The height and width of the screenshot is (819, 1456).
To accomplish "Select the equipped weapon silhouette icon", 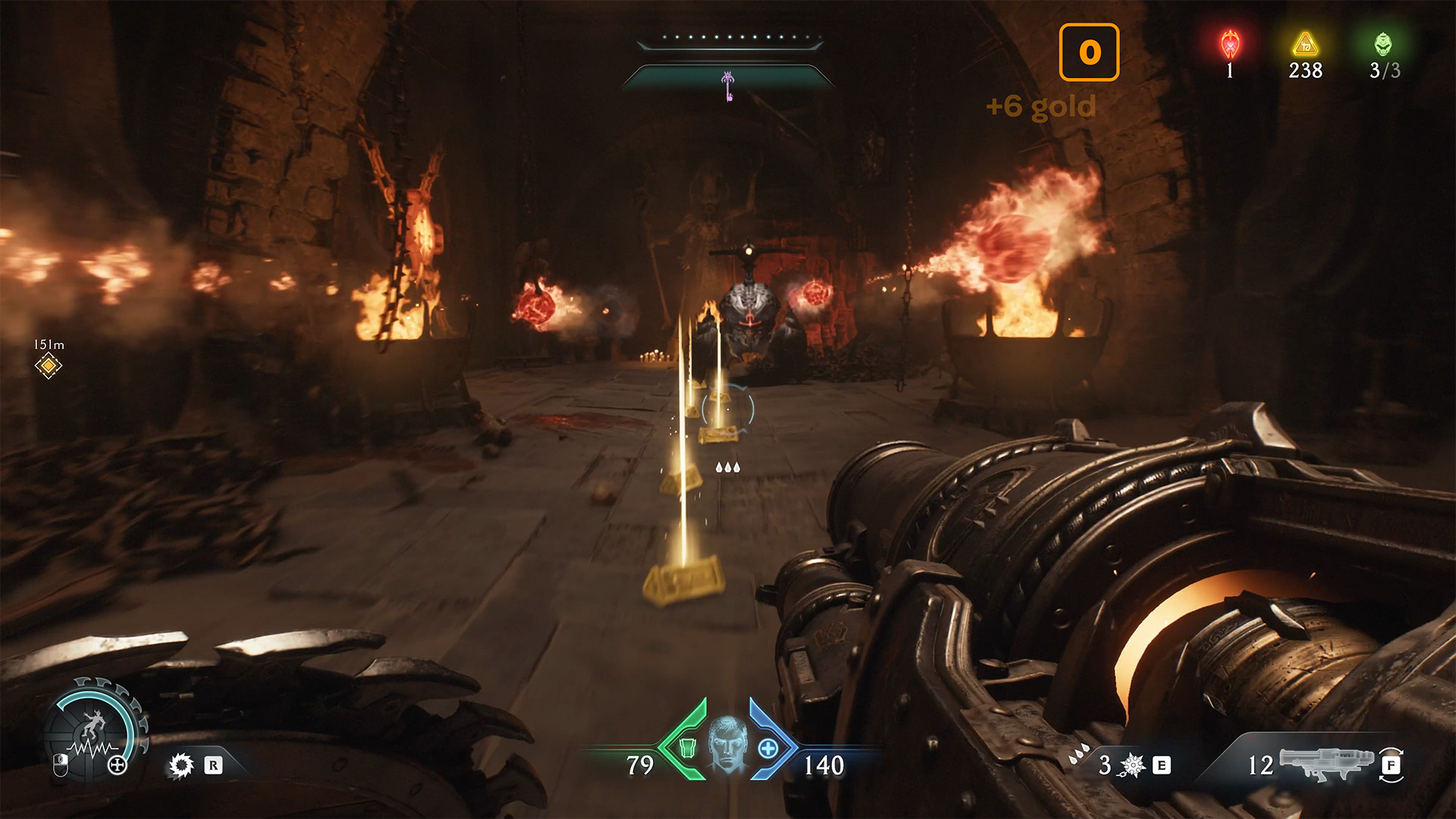I will click(x=1326, y=761).
